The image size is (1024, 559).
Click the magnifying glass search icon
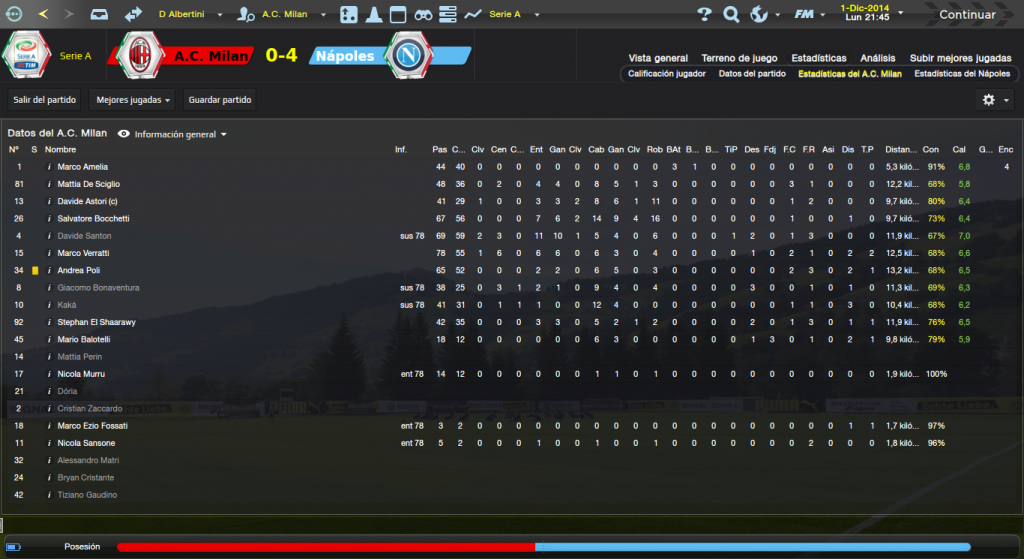(x=731, y=15)
